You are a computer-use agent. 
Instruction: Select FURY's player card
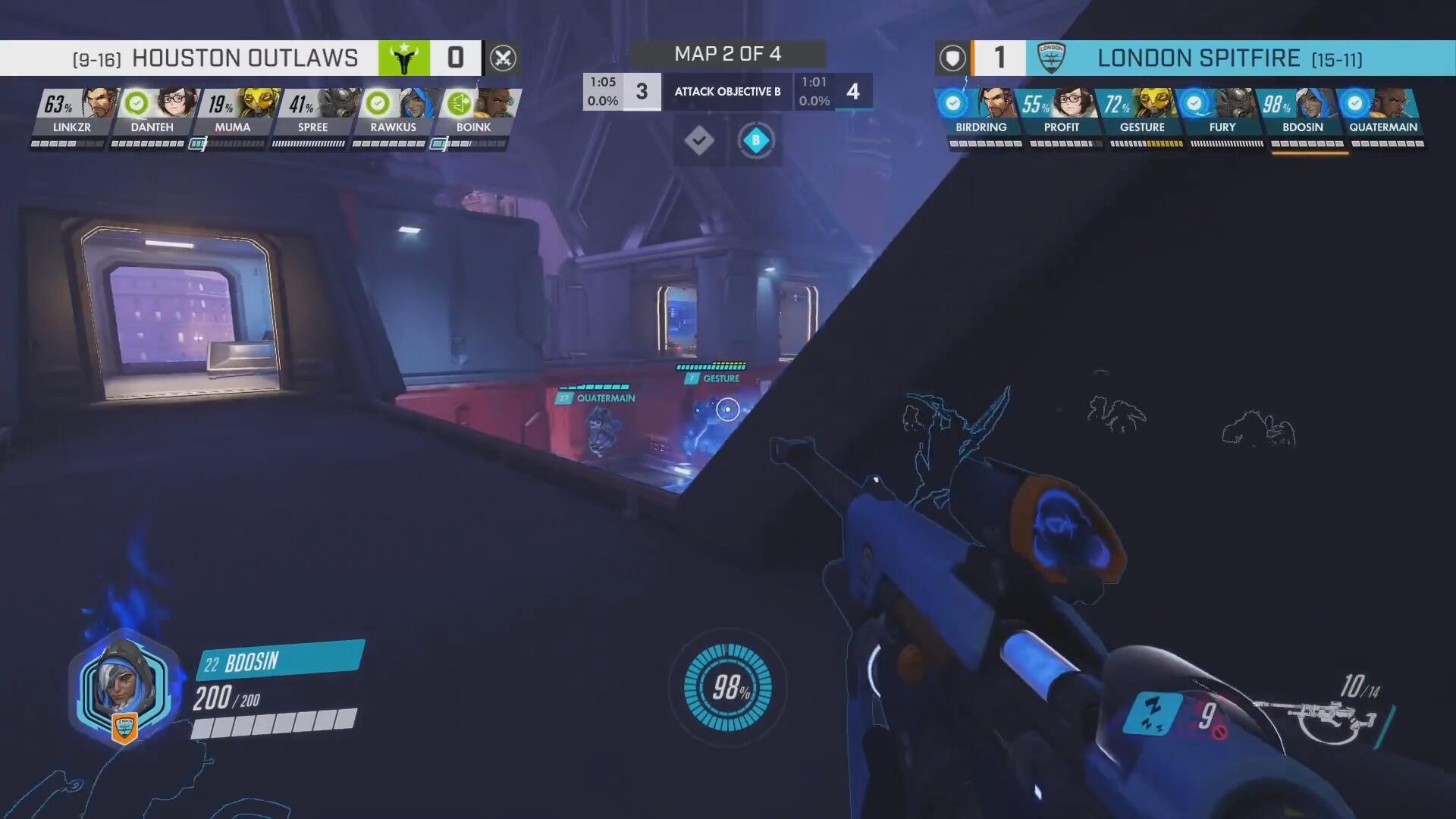1222,114
